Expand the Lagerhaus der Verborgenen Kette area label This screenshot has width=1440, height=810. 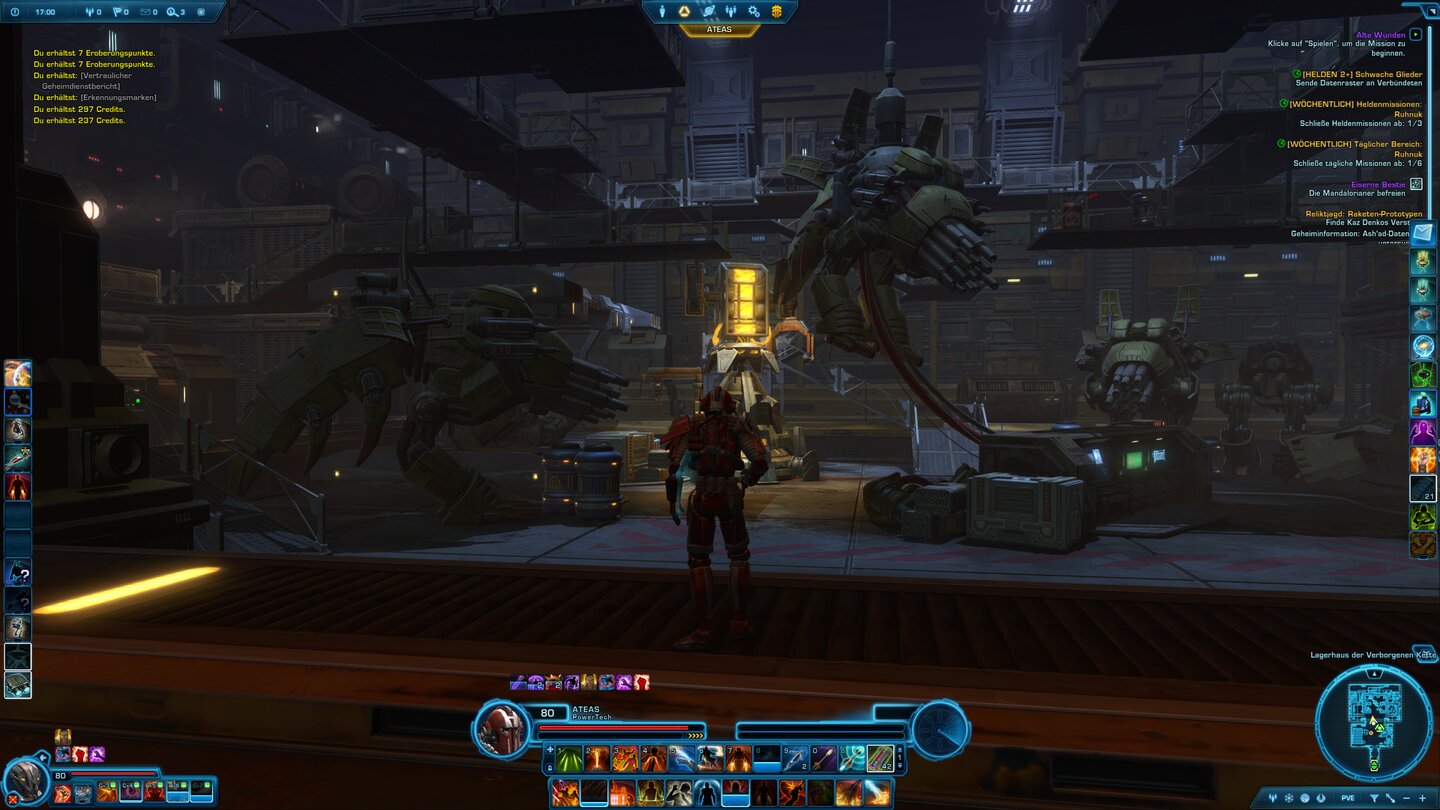(1424, 654)
